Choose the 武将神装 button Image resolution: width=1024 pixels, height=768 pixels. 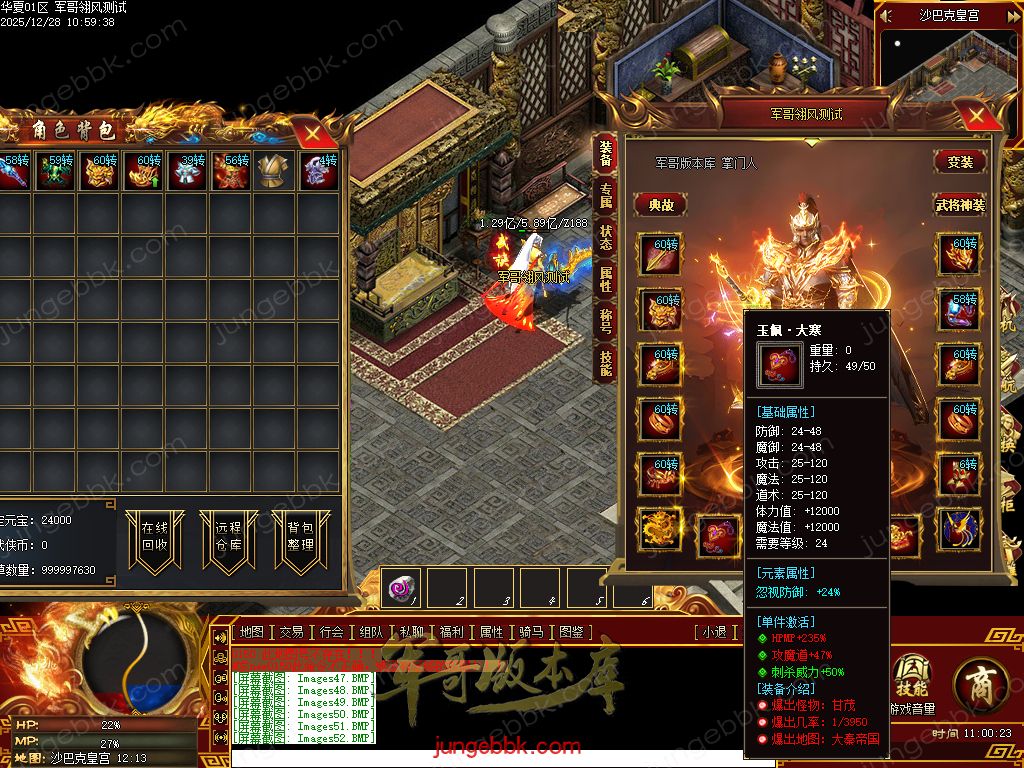click(x=960, y=204)
